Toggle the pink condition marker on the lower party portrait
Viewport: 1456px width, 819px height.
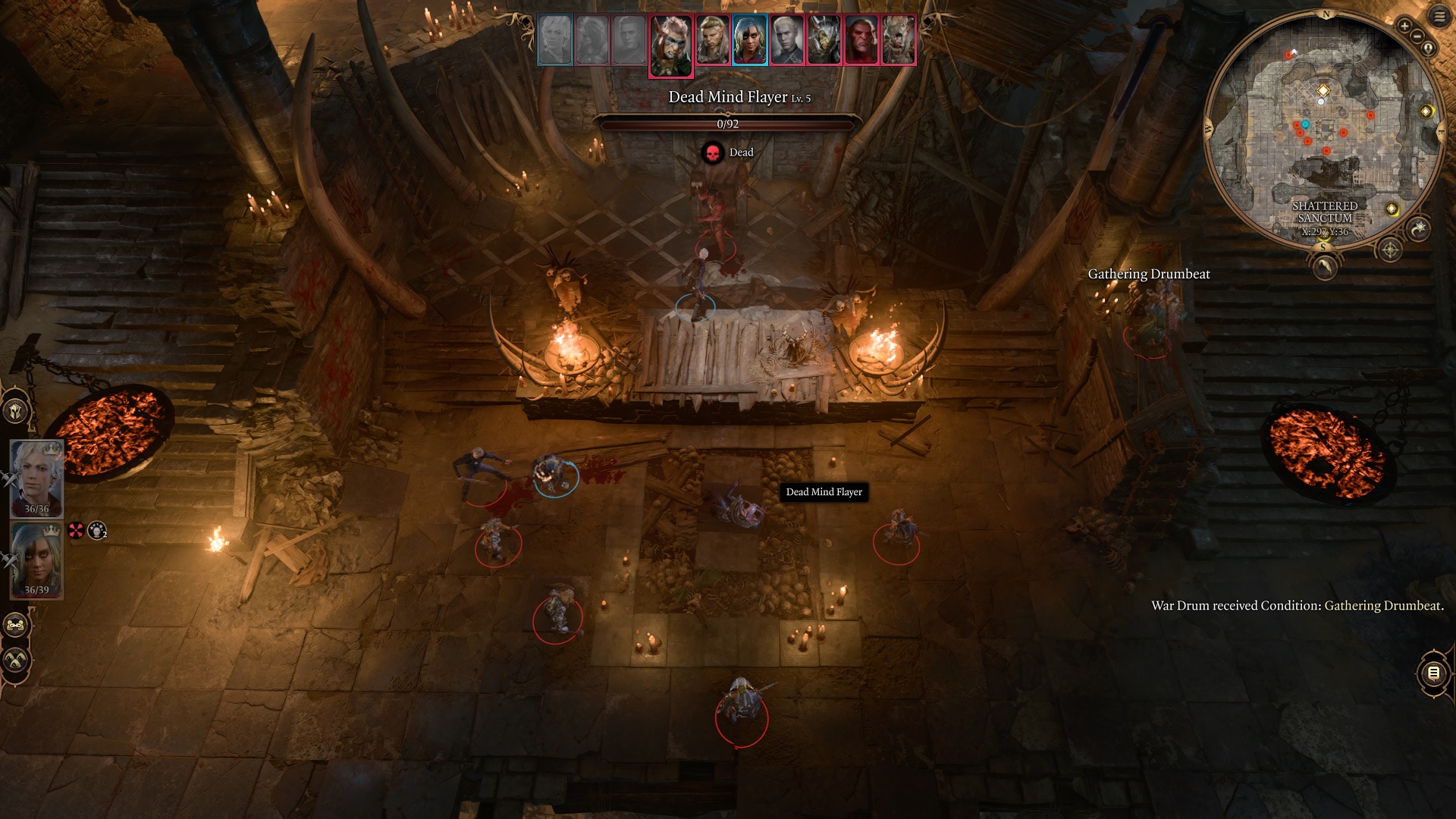[x=76, y=530]
